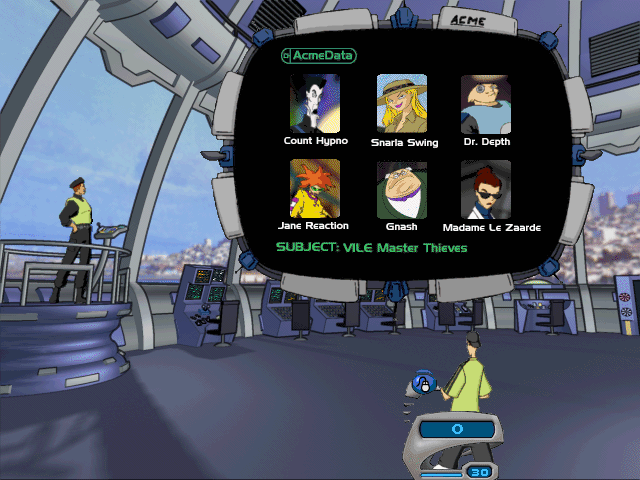Select the Gnash thief portrait
640x480 pixels.
pyautogui.click(x=401, y=189)
